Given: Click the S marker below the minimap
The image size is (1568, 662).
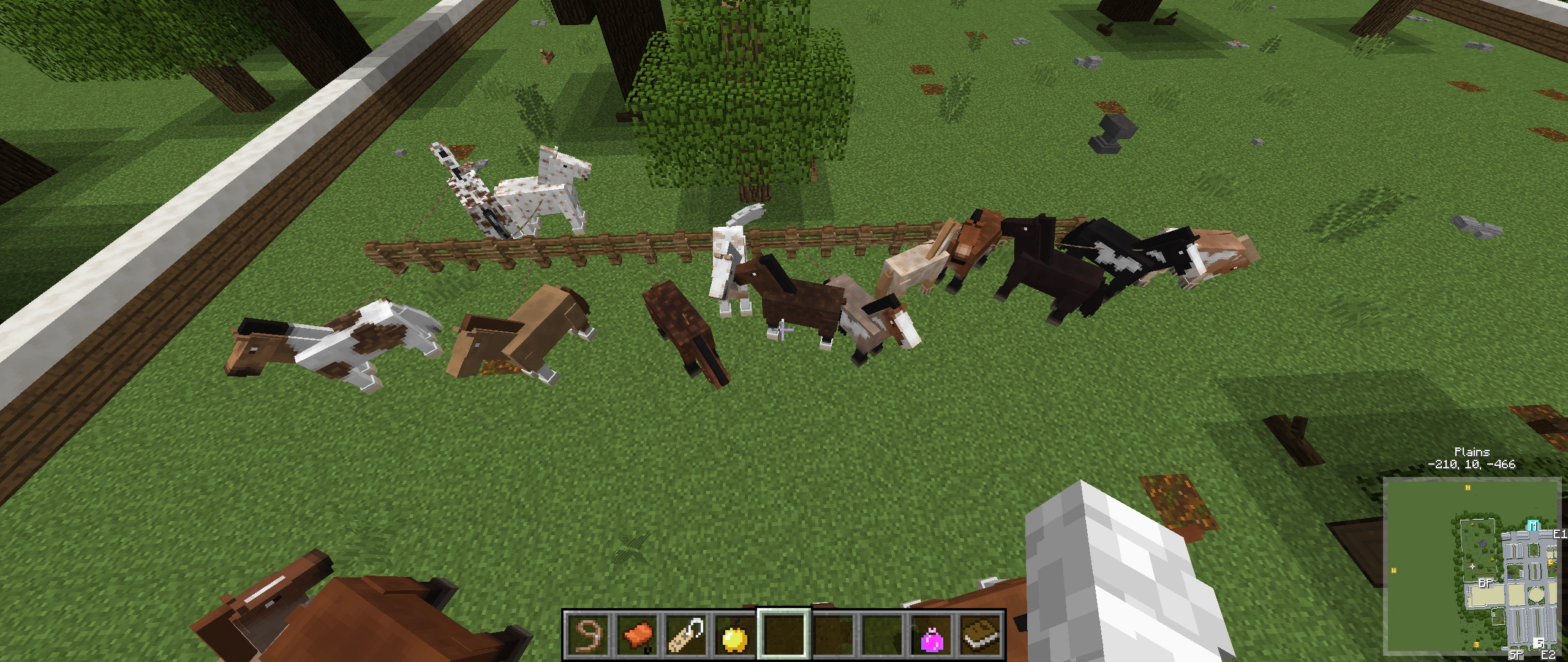Looking at the screenshot, I should coord(1476,644).
